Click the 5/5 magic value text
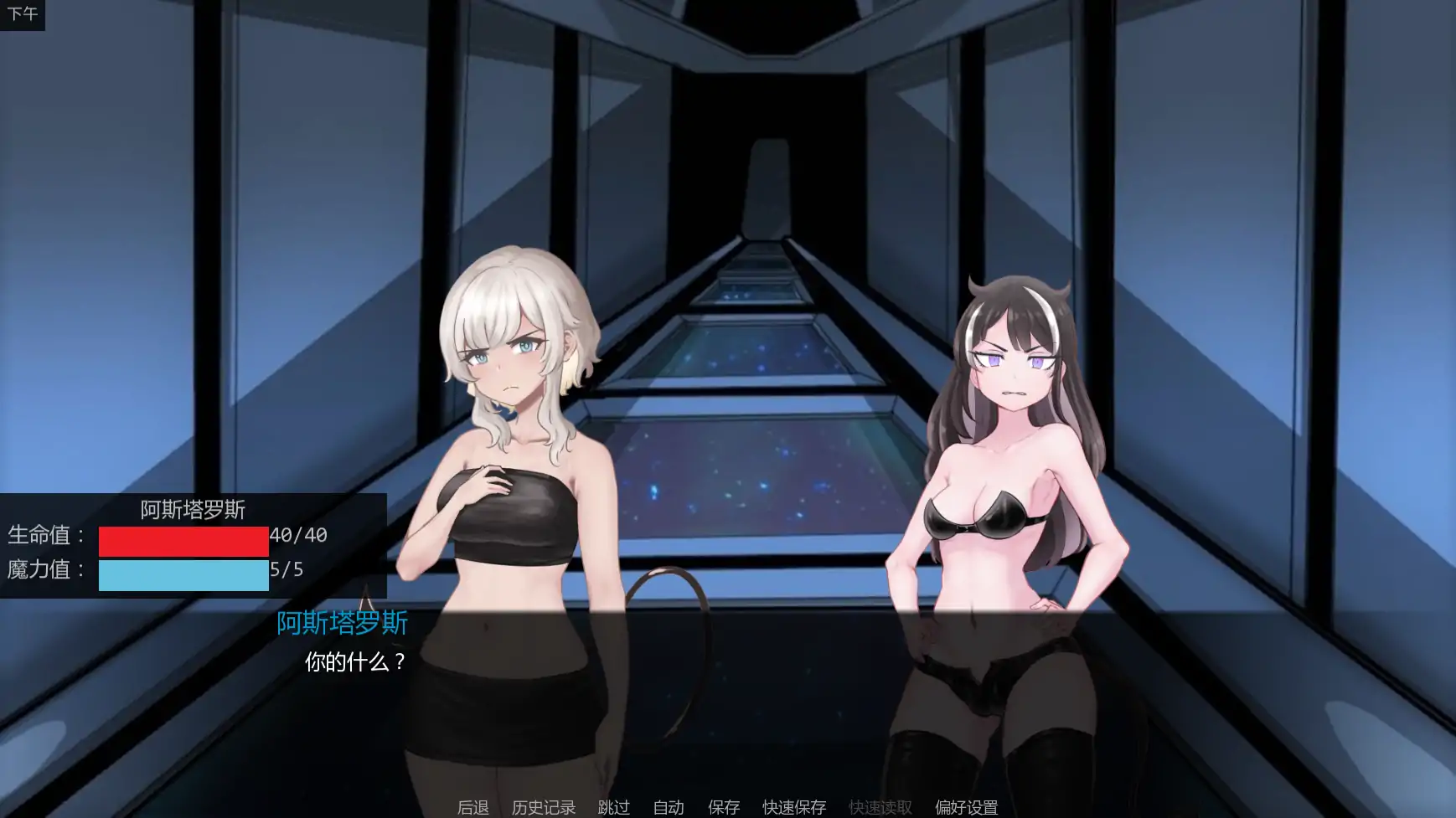The height and width of the screenshot is (818, 1456). [289, 570]
